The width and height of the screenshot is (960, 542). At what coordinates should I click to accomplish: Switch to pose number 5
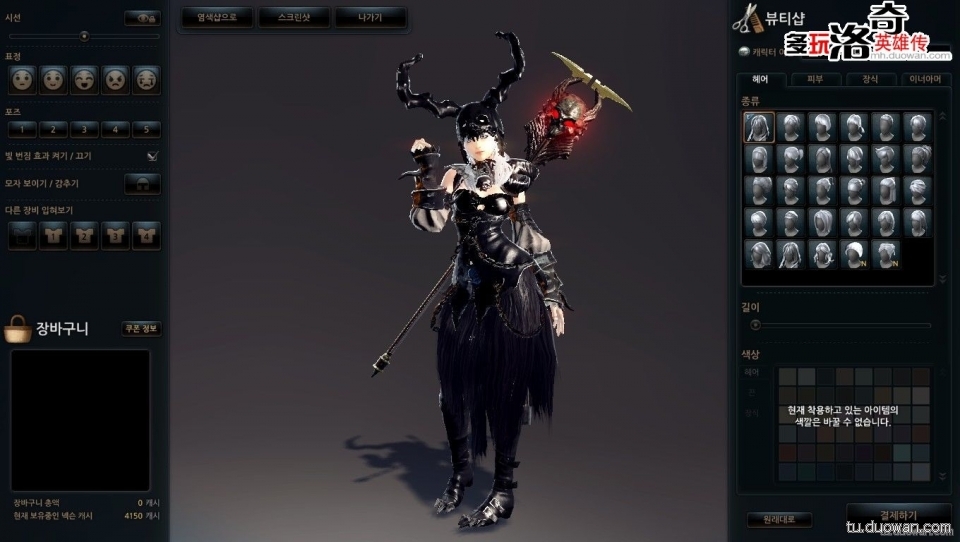click(146, 129)
